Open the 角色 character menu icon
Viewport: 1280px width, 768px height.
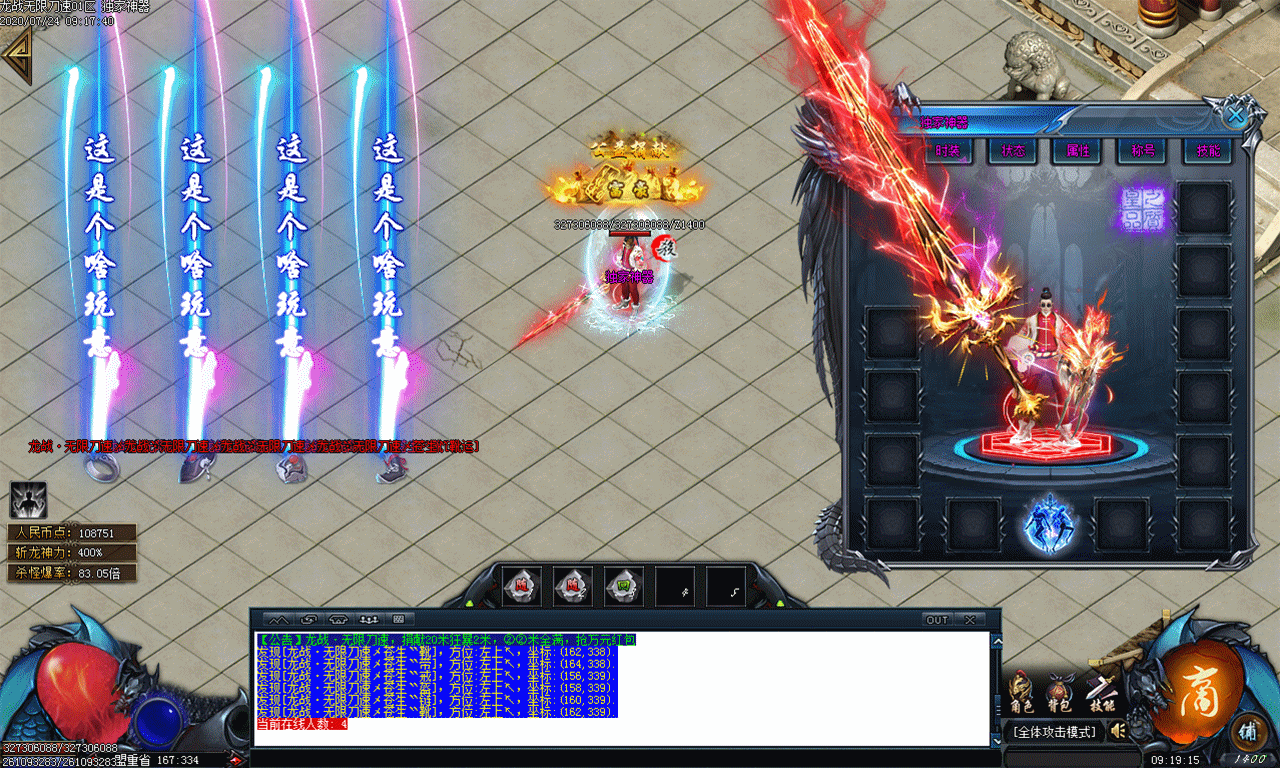(x=1021, y=692)
